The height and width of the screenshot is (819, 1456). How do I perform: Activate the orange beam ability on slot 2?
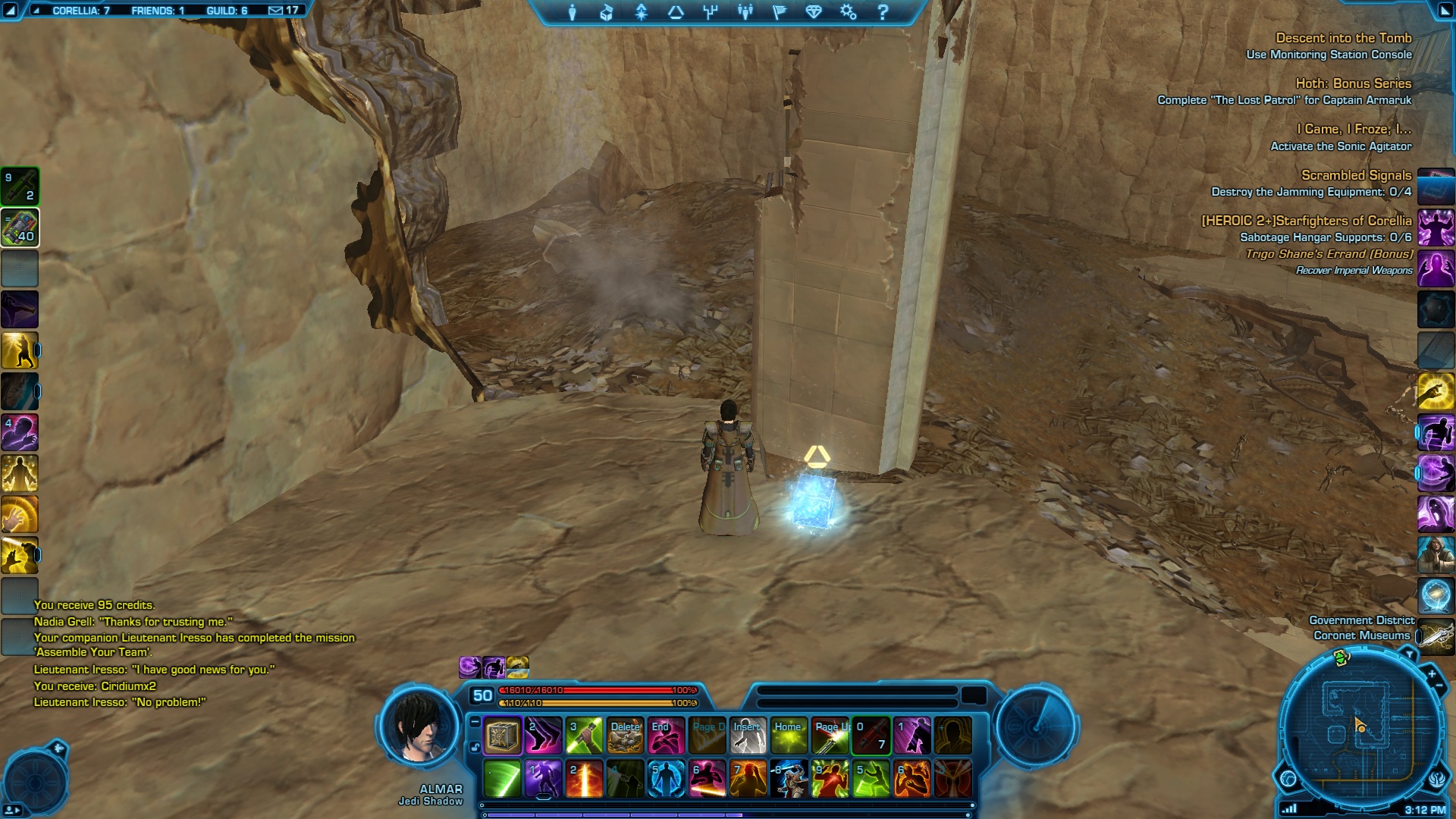584,779
